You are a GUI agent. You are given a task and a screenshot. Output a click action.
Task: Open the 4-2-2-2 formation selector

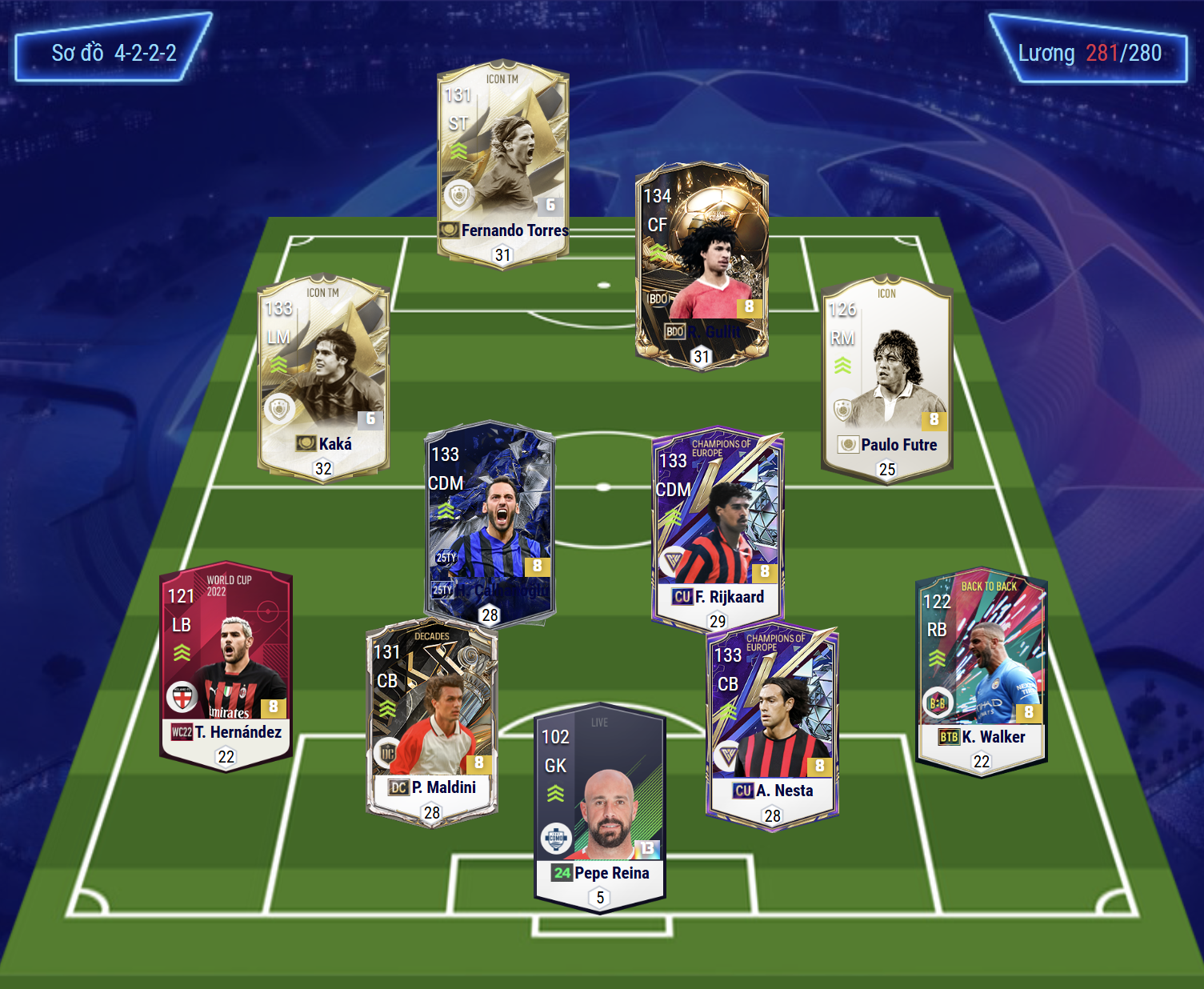[114, 53]
